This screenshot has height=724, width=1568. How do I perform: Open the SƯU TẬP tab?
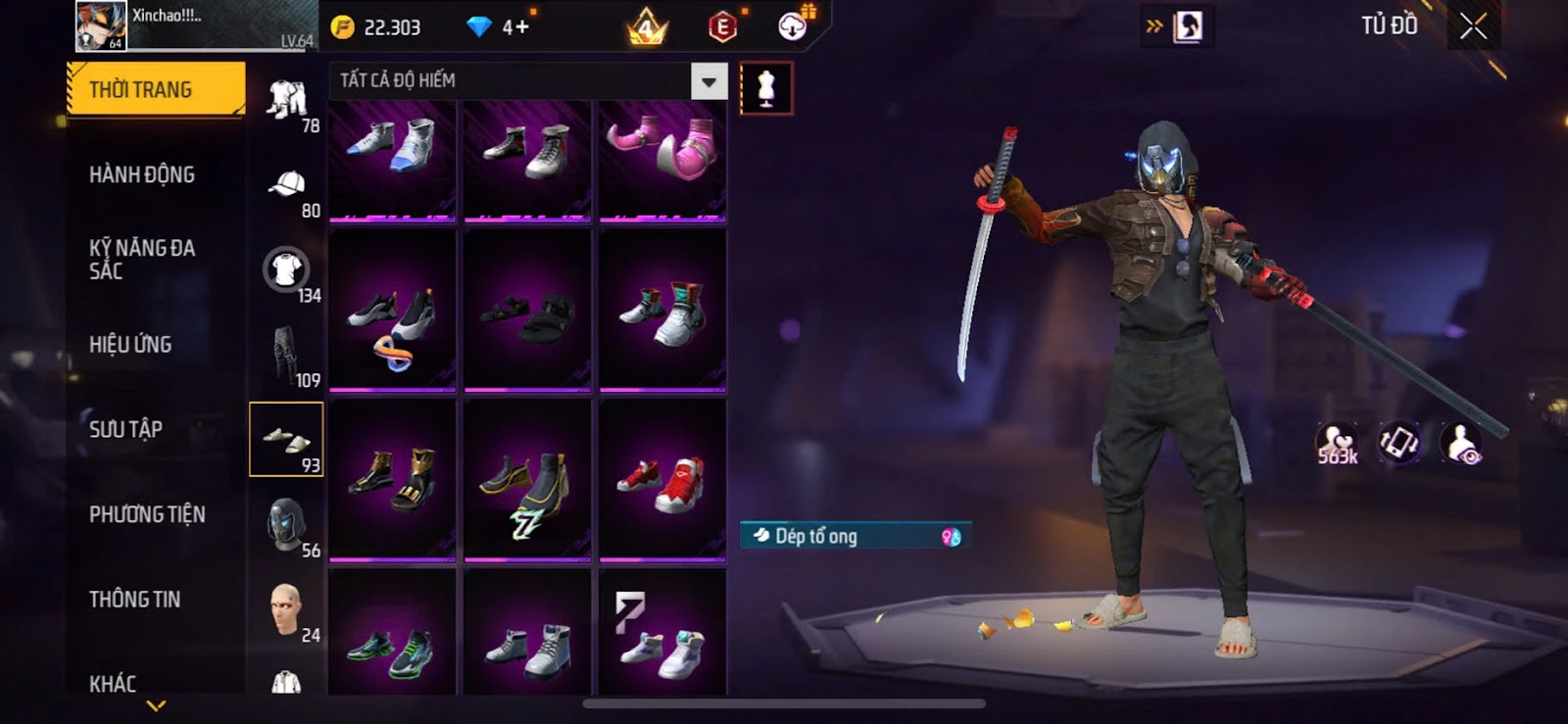click(125, 429)
